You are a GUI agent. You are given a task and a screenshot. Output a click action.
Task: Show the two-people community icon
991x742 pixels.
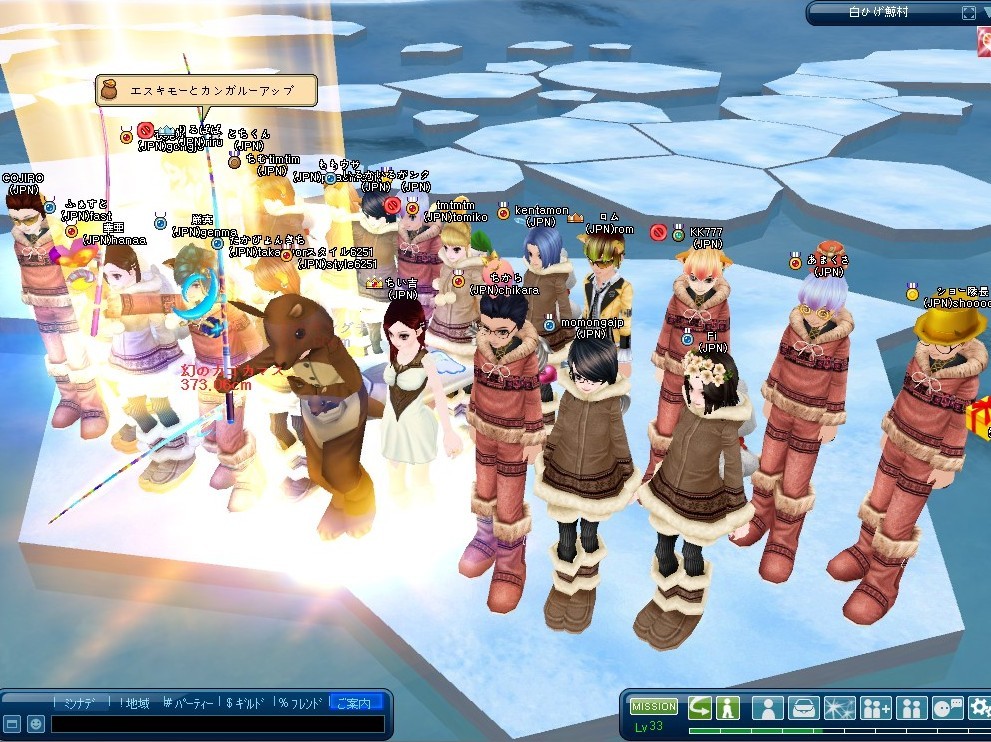[x=912, y=709]
